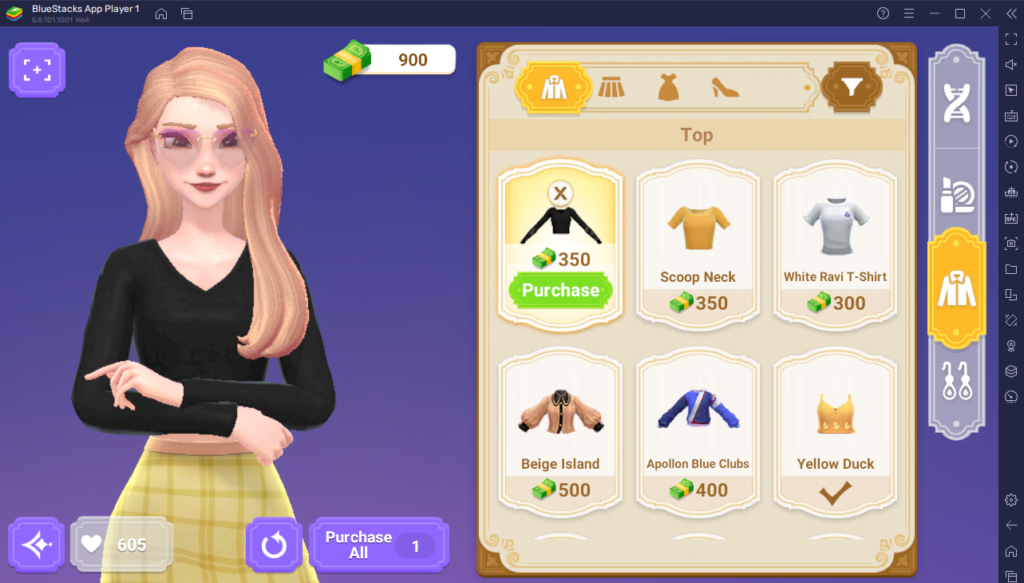Screen dimensions: 1024x583
Task: Tap the sparkle star button
Action: coord(37,545)
